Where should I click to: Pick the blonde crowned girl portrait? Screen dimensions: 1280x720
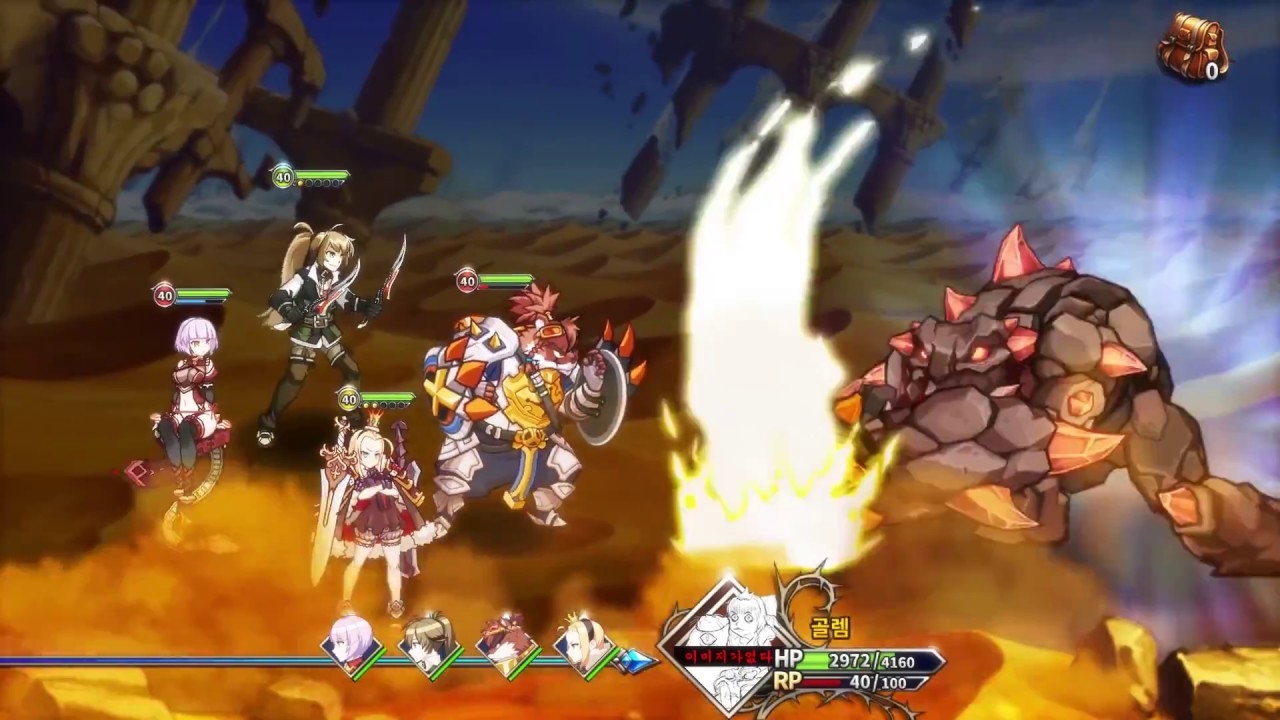point(586,641)
